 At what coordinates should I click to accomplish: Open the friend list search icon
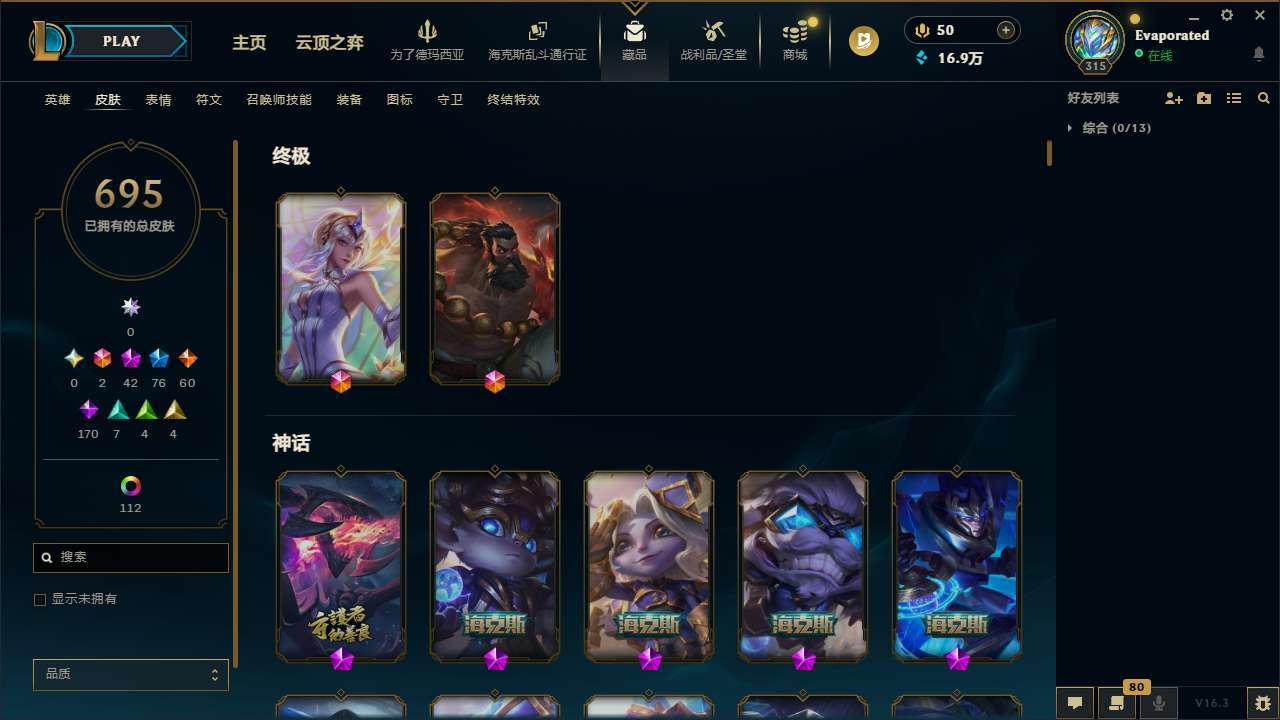tap(1264, 98)
